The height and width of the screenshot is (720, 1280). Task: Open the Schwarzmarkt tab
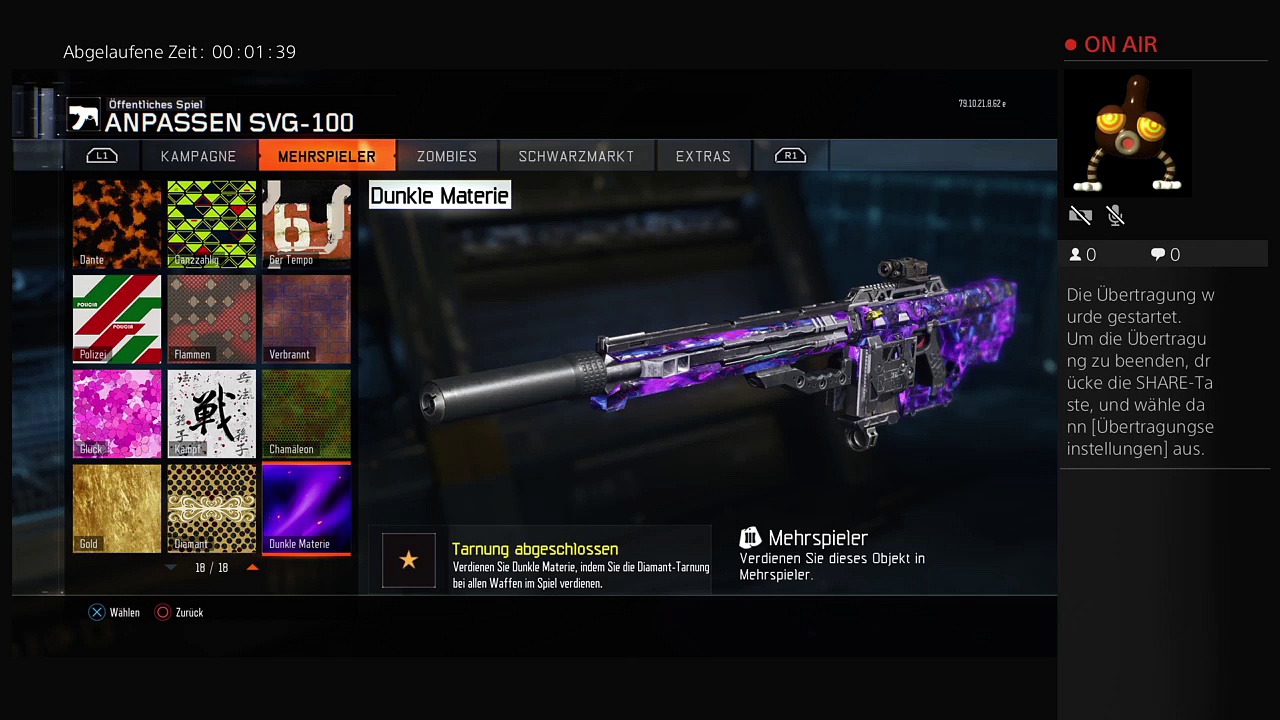point(576,156)
